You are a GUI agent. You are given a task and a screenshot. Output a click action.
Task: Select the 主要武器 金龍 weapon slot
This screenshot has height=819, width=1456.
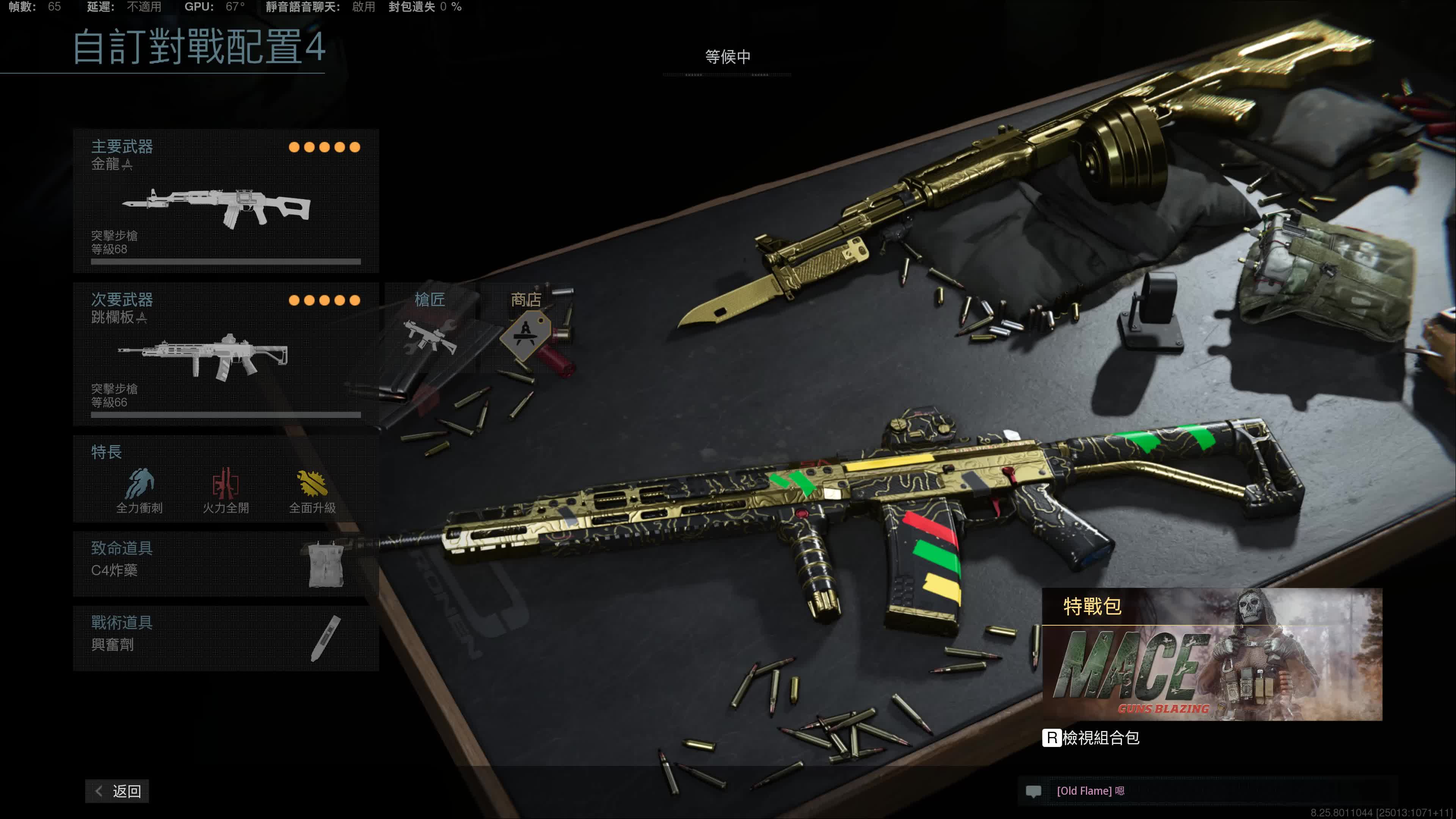(x=226, y=201)
